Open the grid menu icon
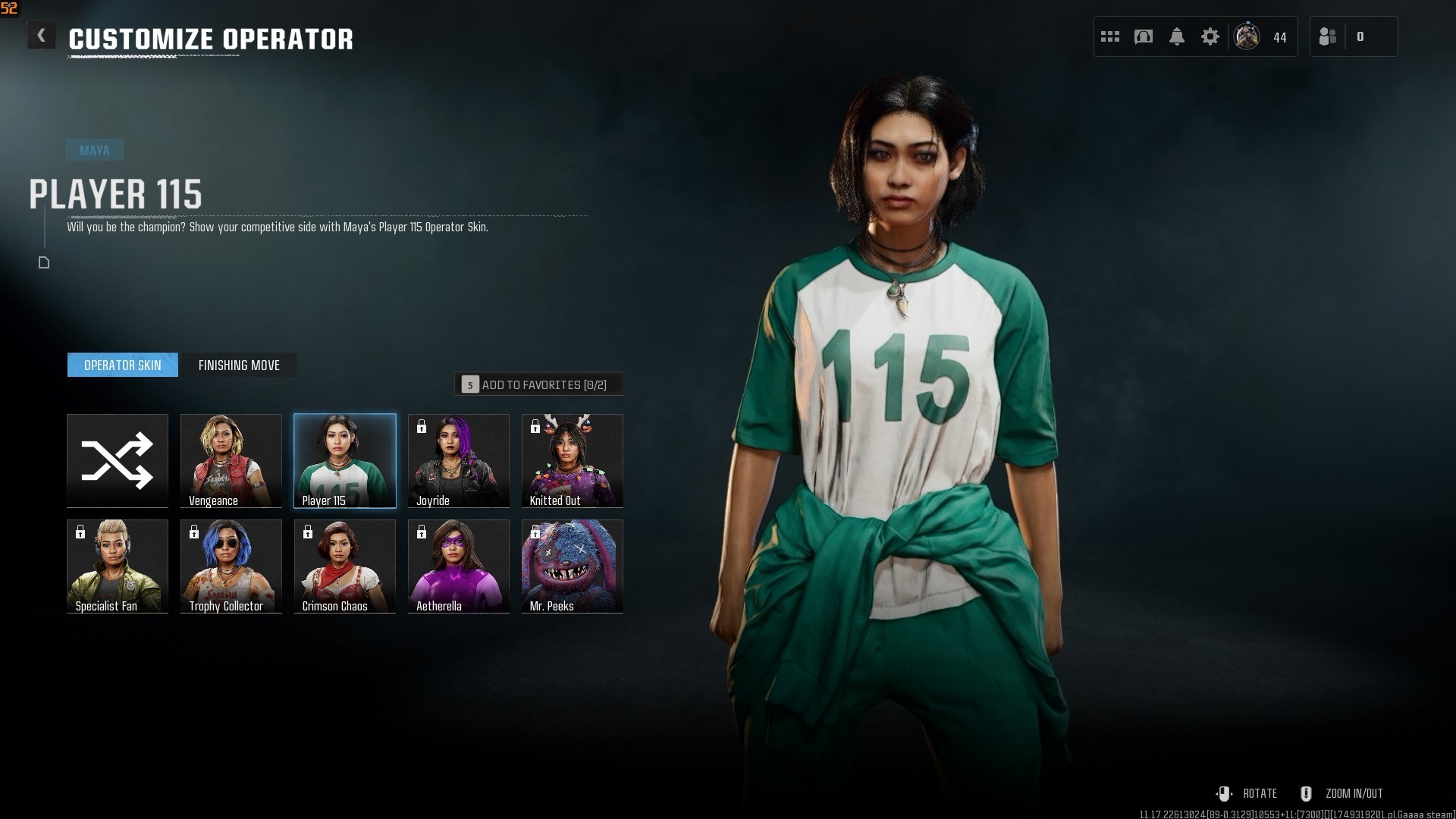 coord(1110,36)
